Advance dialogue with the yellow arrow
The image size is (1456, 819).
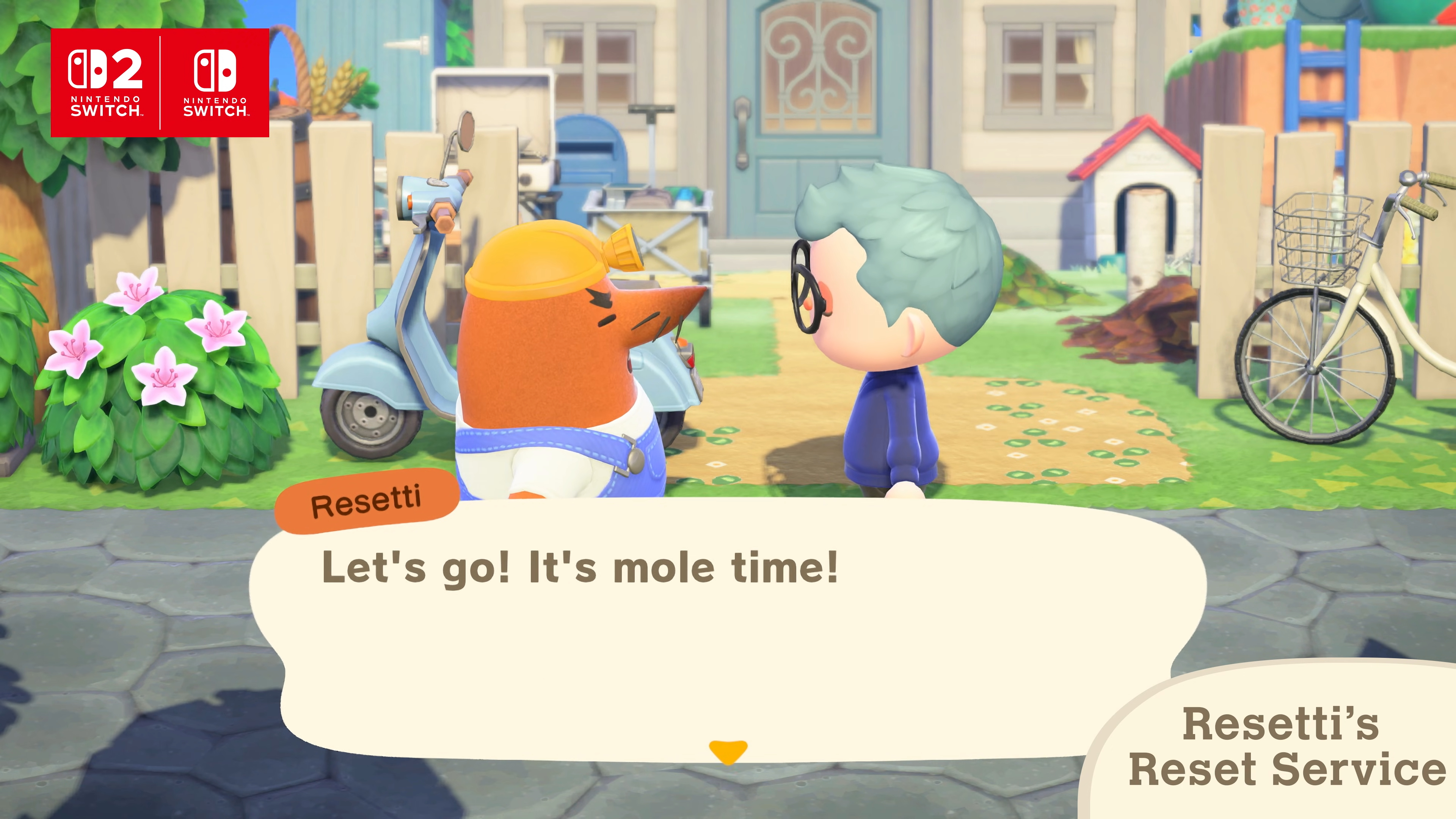tap(728, 751)
